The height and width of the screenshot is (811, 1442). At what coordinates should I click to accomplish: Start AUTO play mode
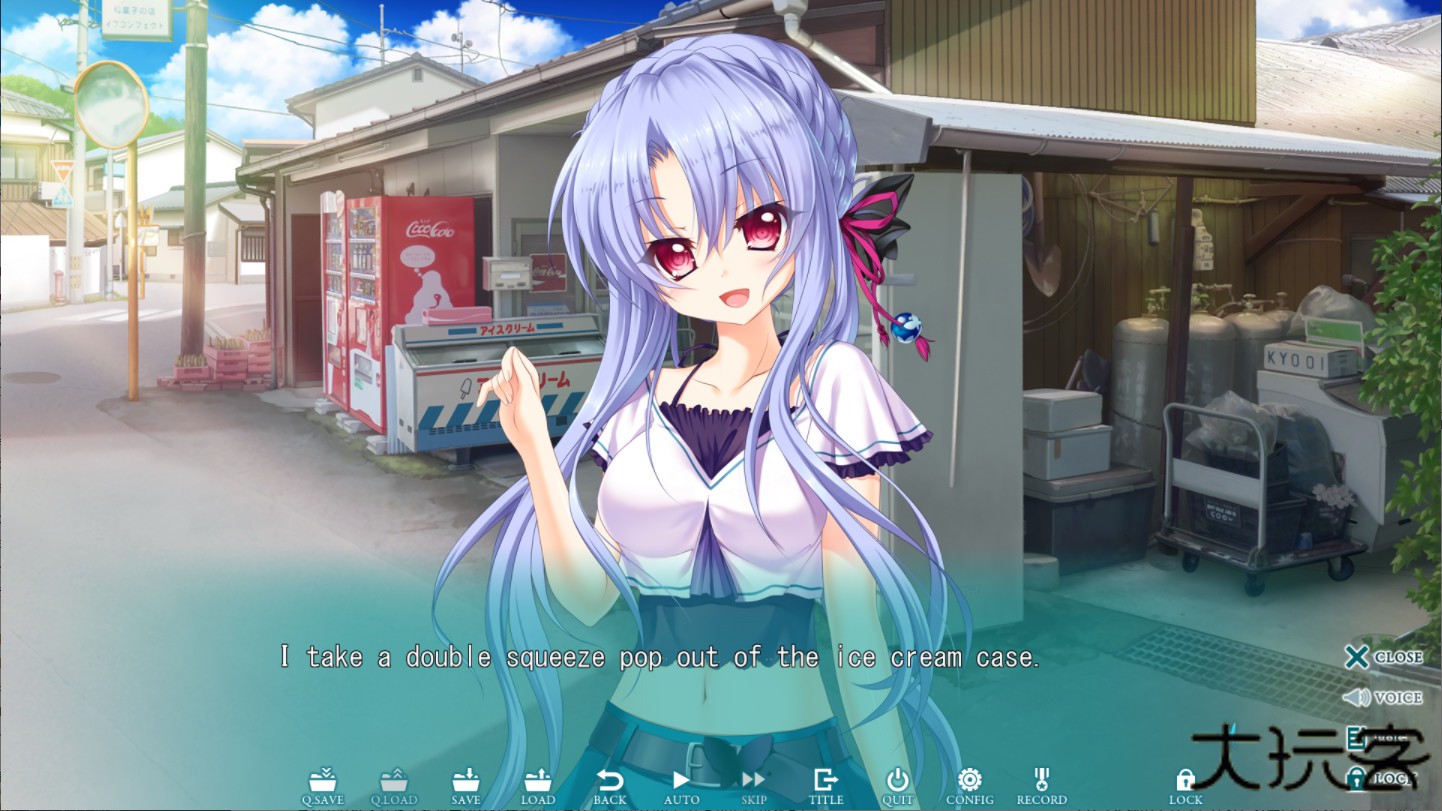(681, 786)
